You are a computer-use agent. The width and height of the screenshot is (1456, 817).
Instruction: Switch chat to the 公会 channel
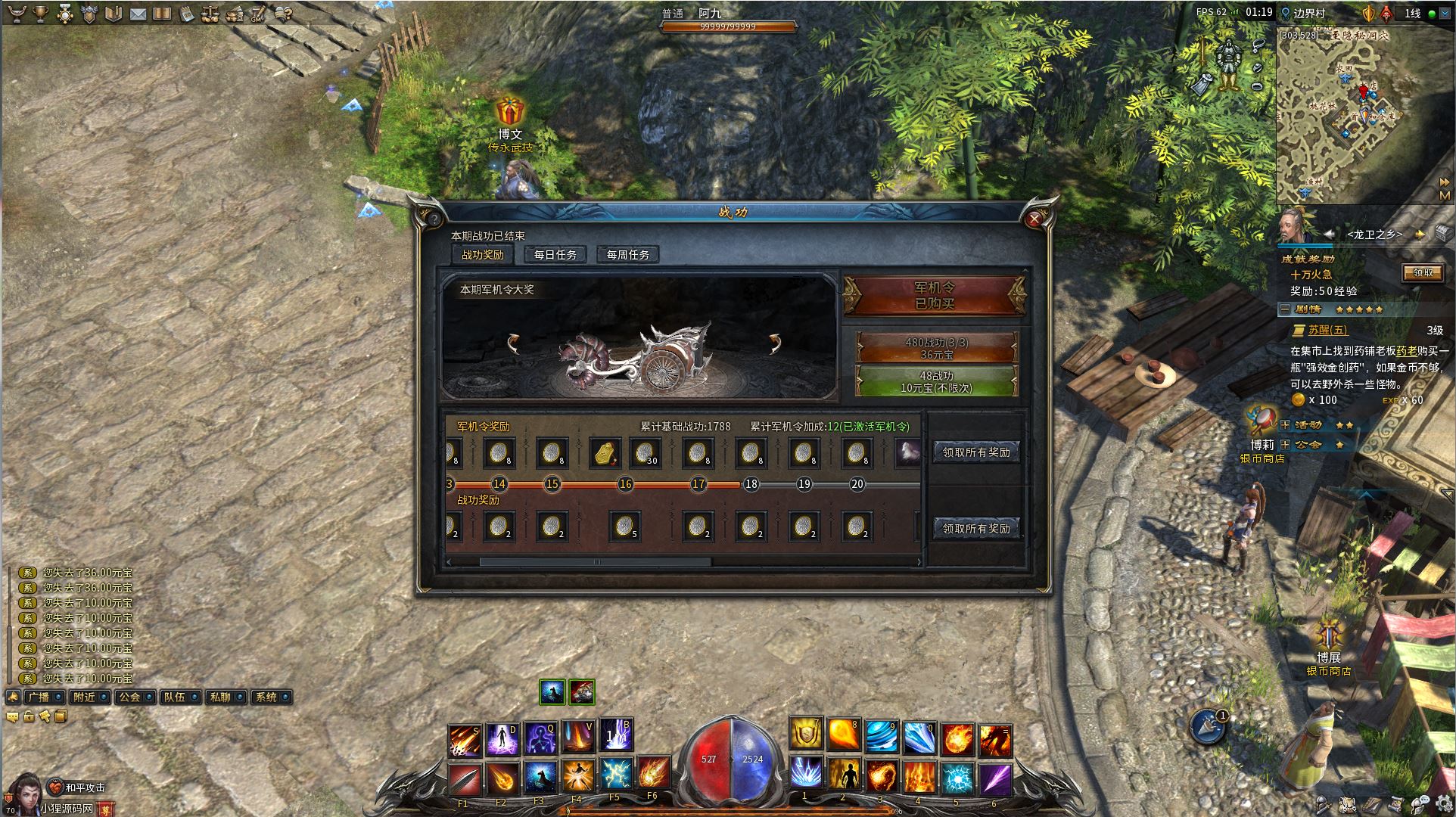[129, 697]
